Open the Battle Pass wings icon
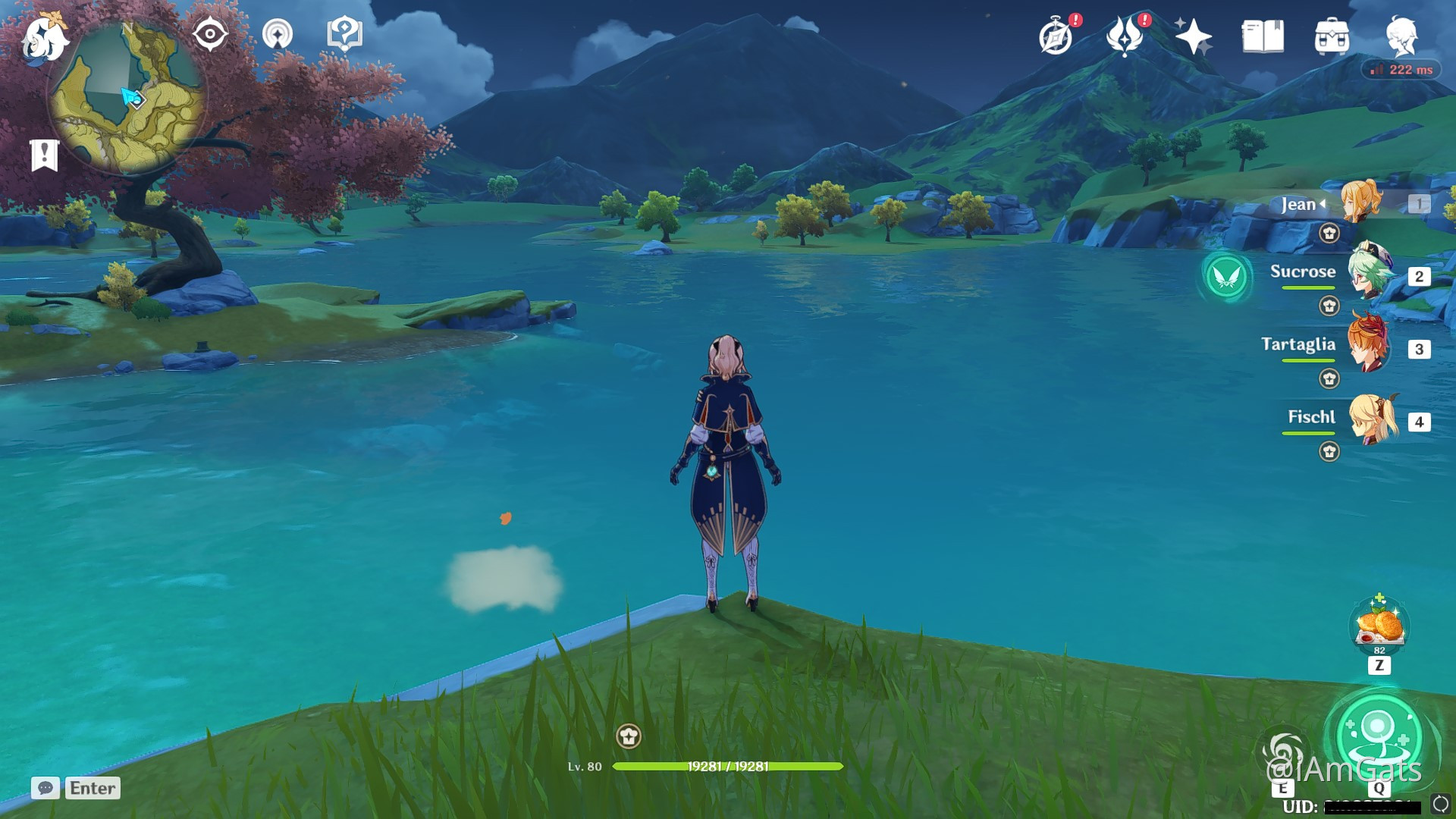The image size is (1456, 819). pos(1125,36)
